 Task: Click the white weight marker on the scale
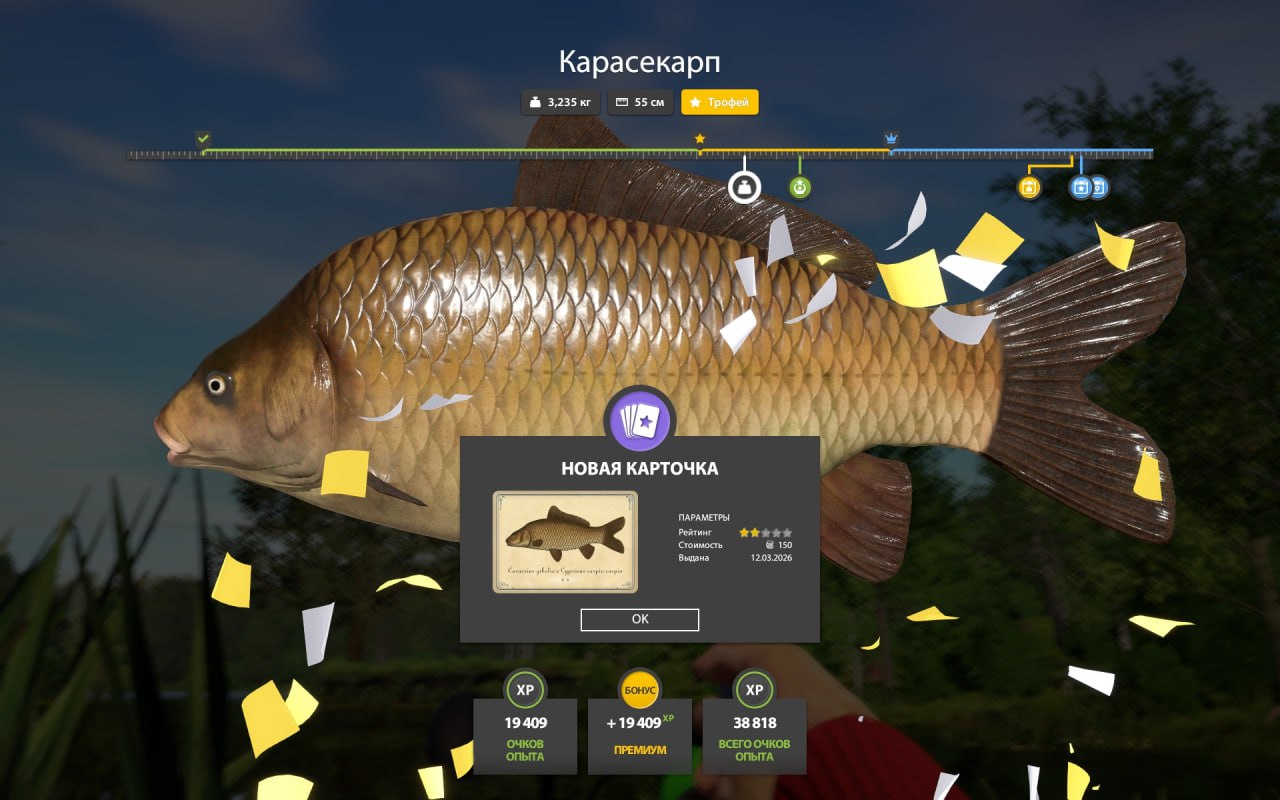[744, 187]
